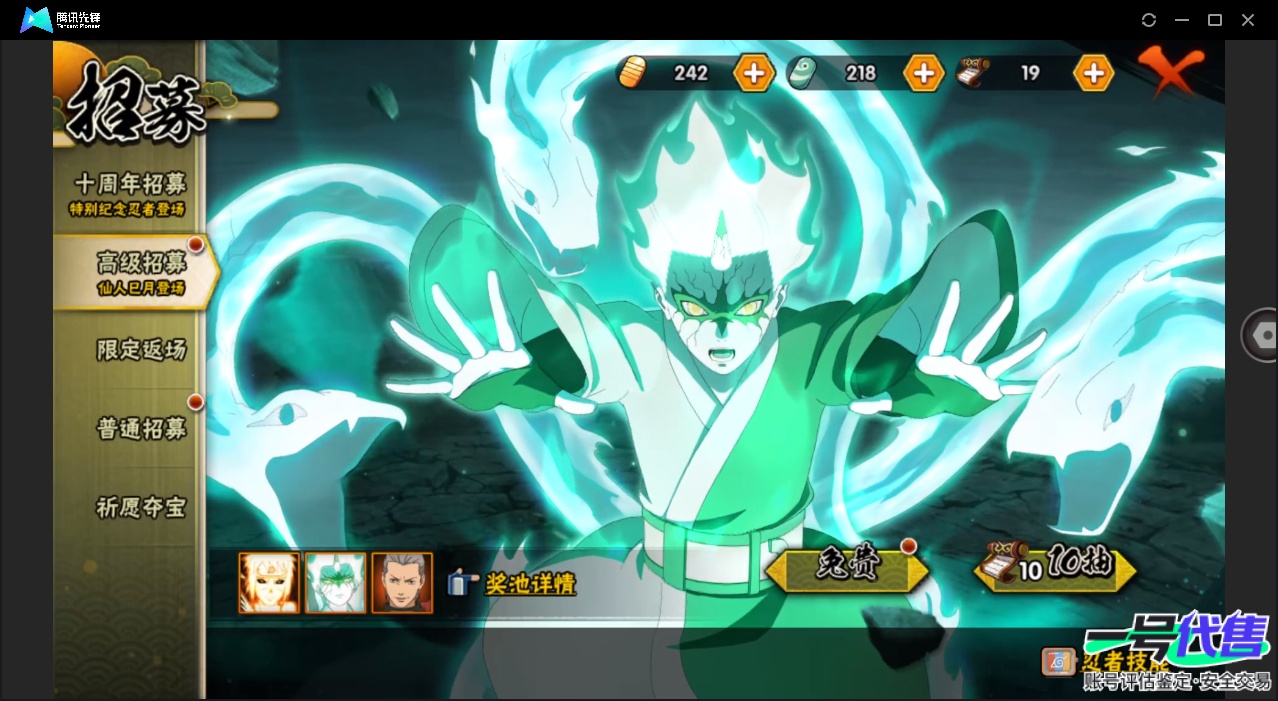Image resolution: width=1278 pixels, height=701 pixels.
Task: Open the 祈愿夺宝 tab
Action: 140,507
